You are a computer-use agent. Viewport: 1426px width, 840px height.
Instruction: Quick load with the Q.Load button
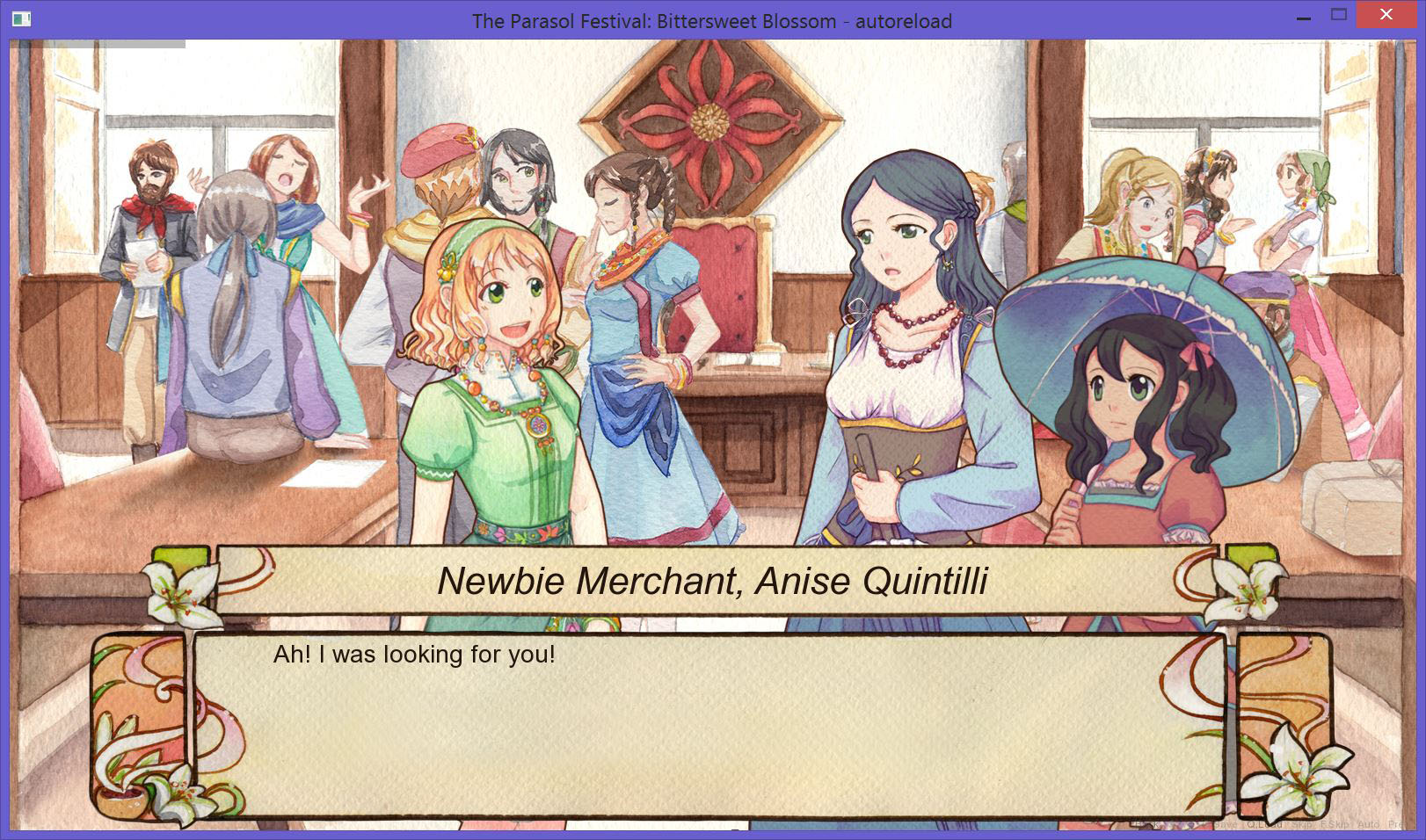click(x=1264, y=825)
